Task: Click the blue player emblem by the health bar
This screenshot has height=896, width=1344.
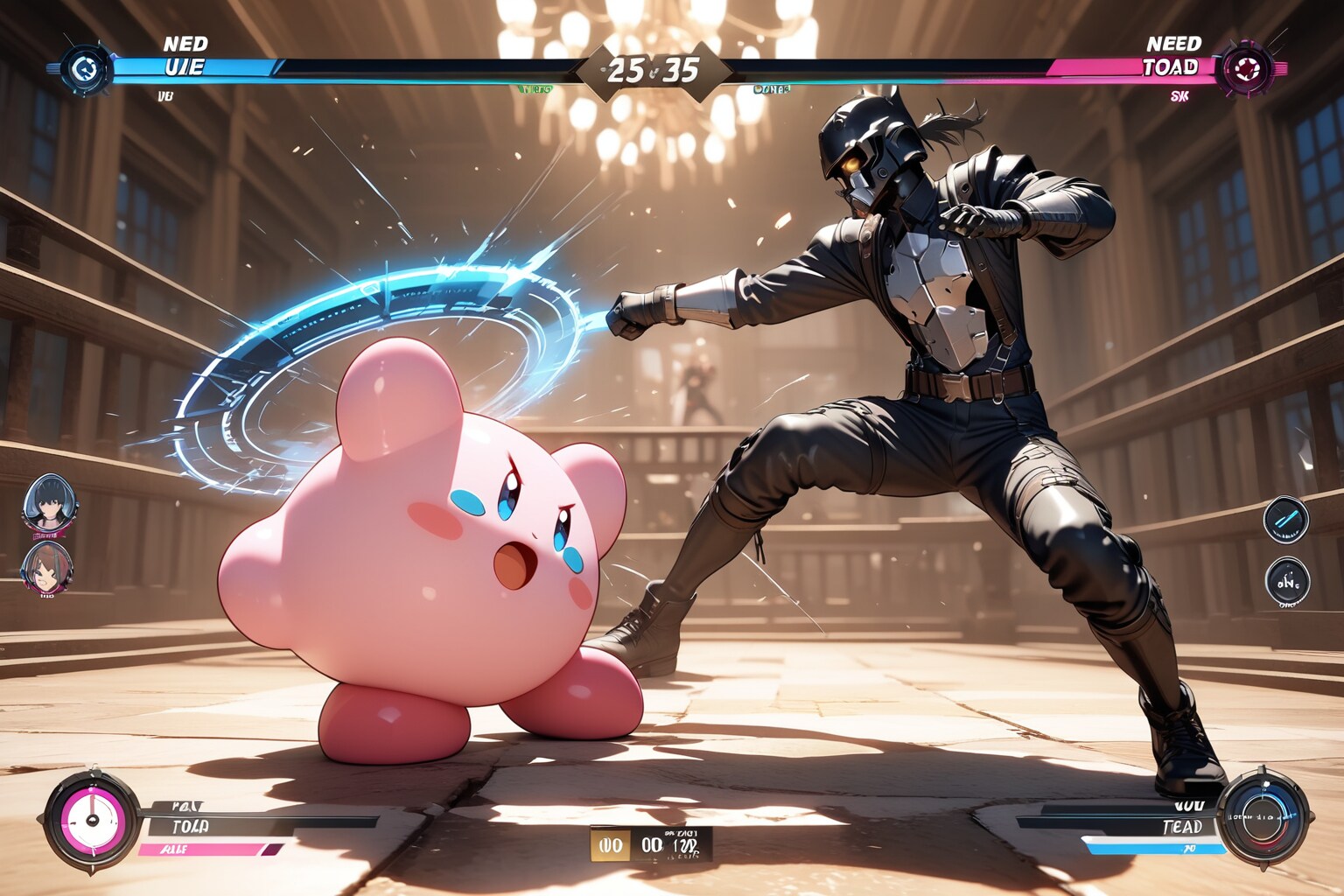Action: click(x=86, y=67)
